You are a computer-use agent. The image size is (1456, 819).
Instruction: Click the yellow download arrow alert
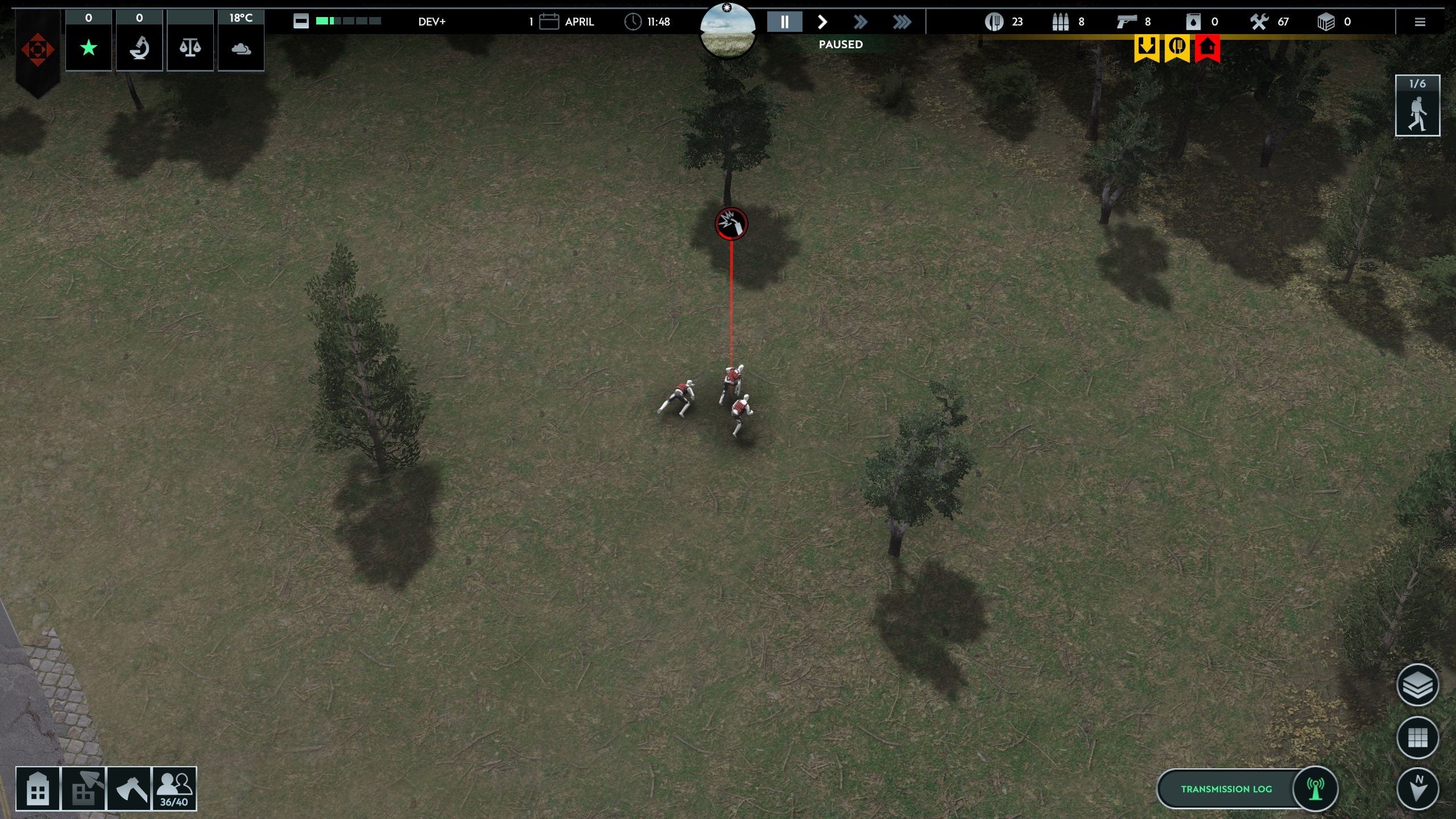pos(1146,48)
